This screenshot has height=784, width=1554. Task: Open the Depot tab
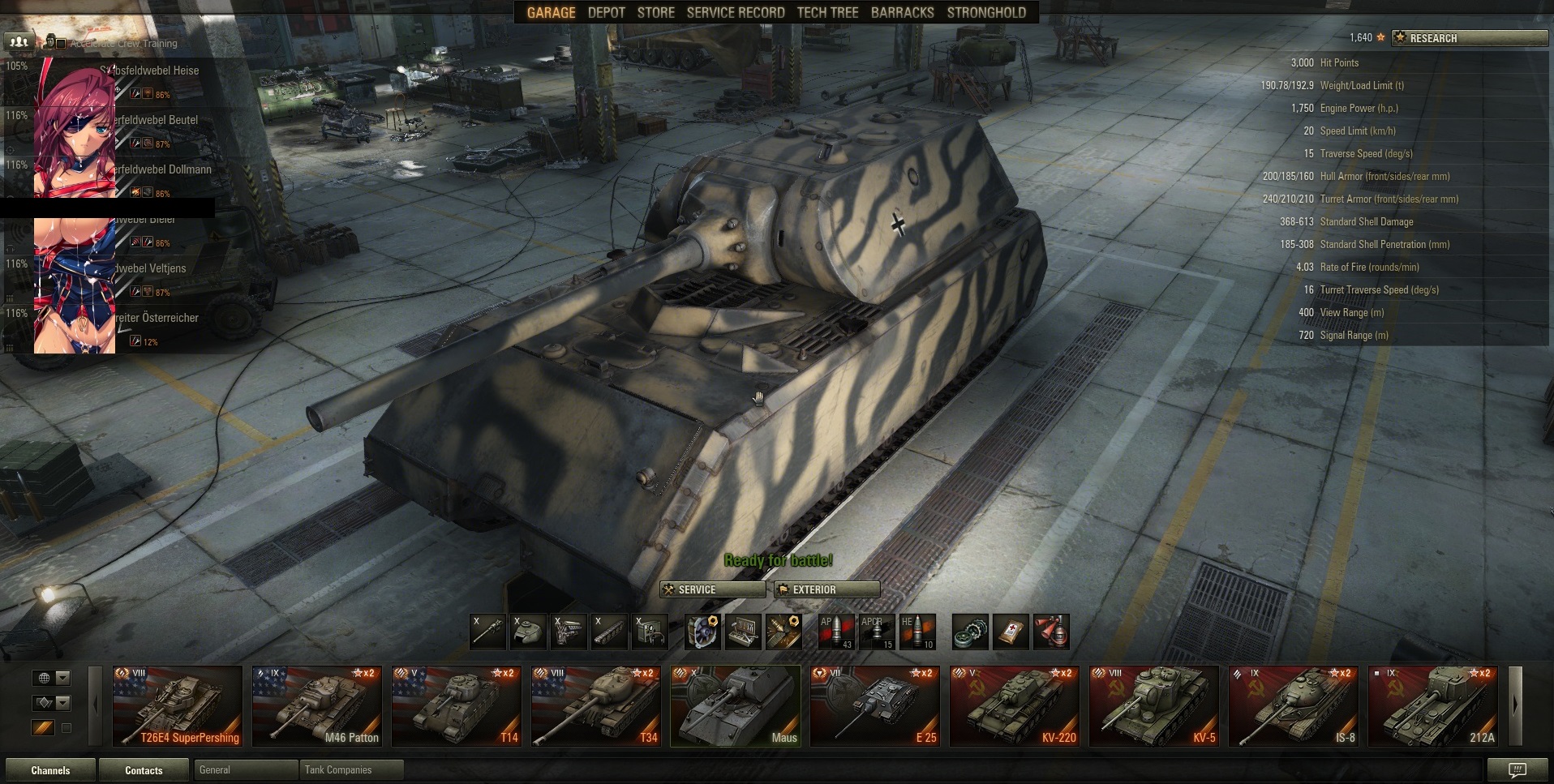point(606,12)
